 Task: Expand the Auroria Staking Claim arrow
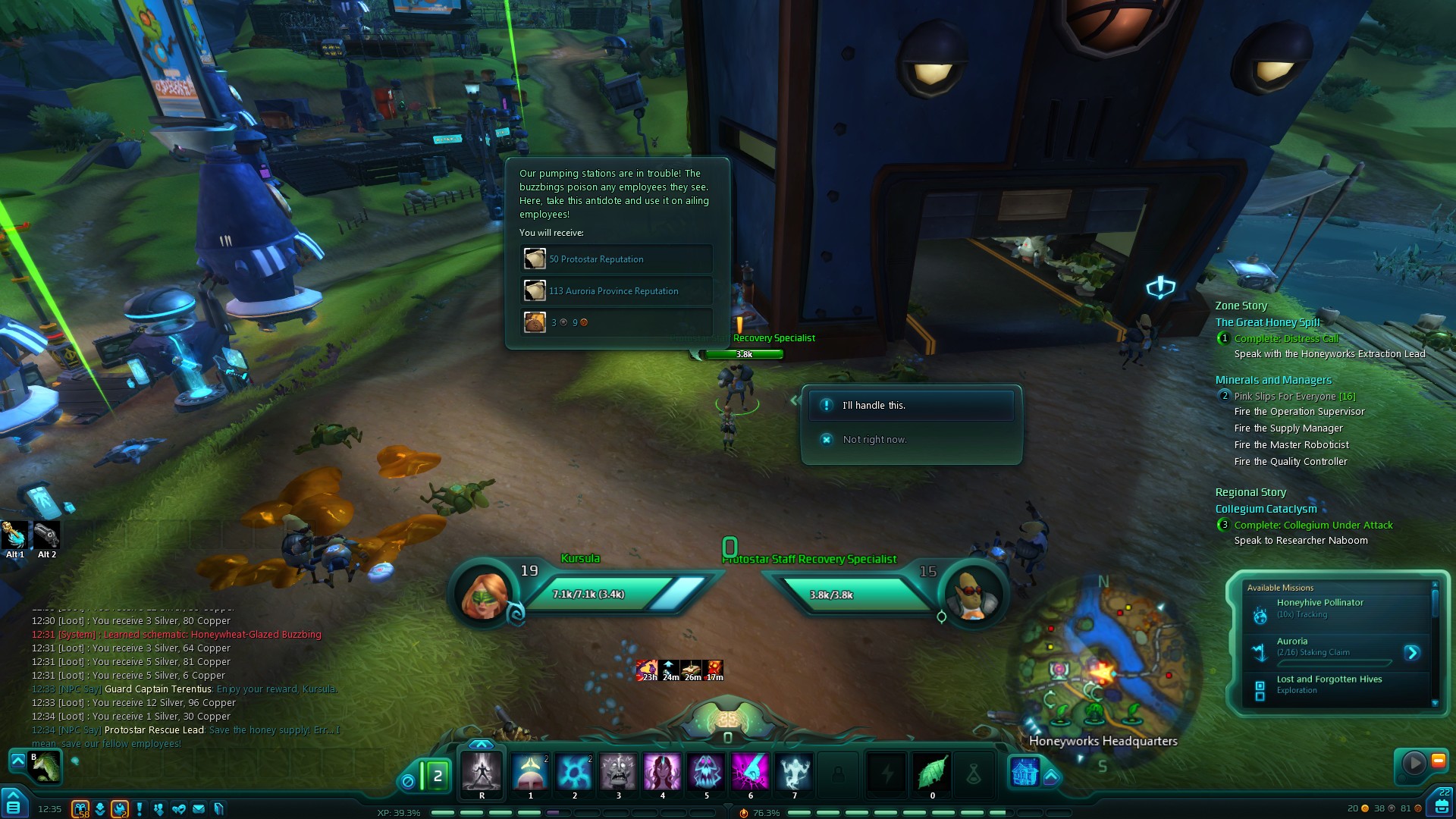coord(1411,652)
